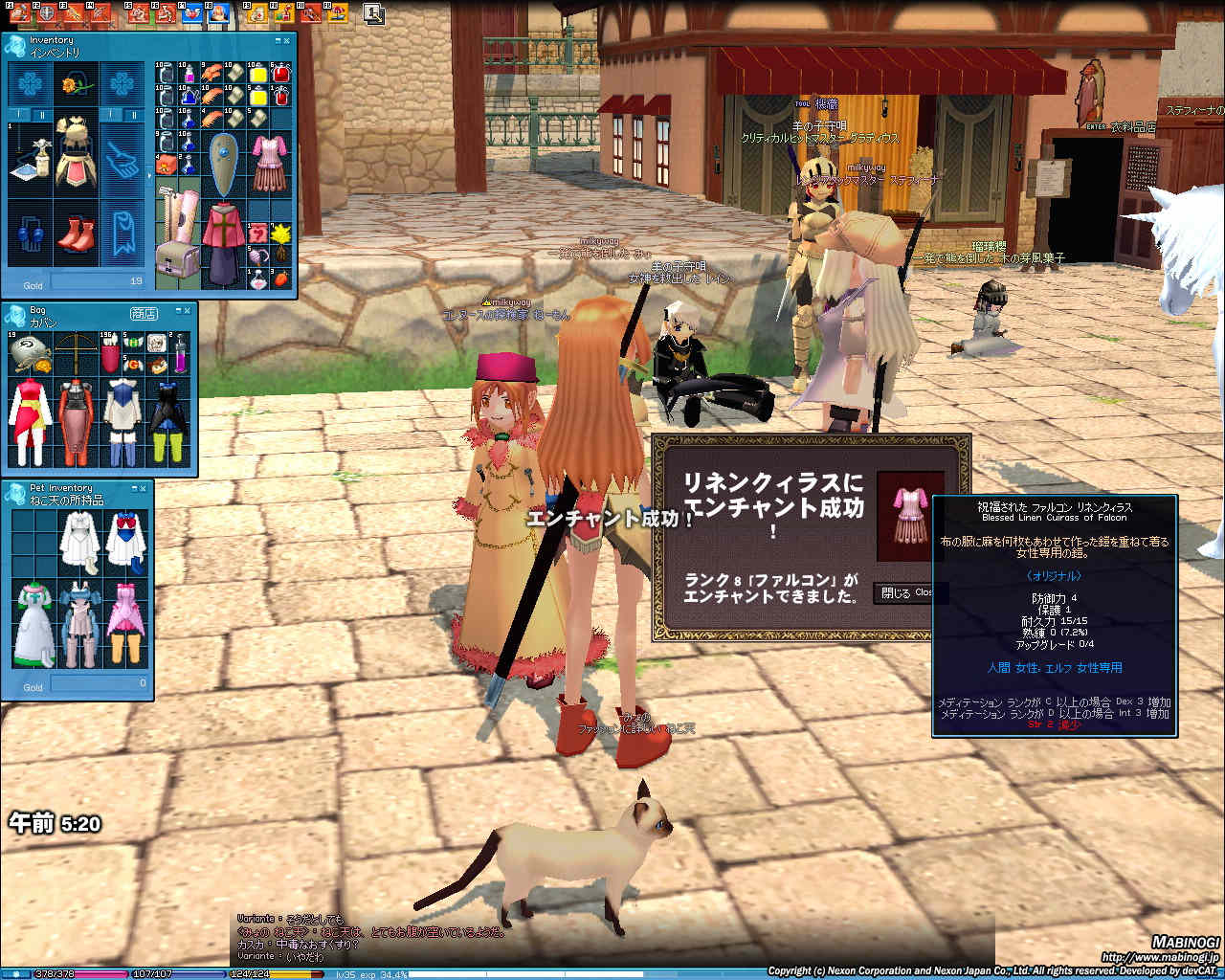The width and height of the screenshot is (1225, 980).
Task: Select the purple potion bottle in Bag
Action: 179,362
